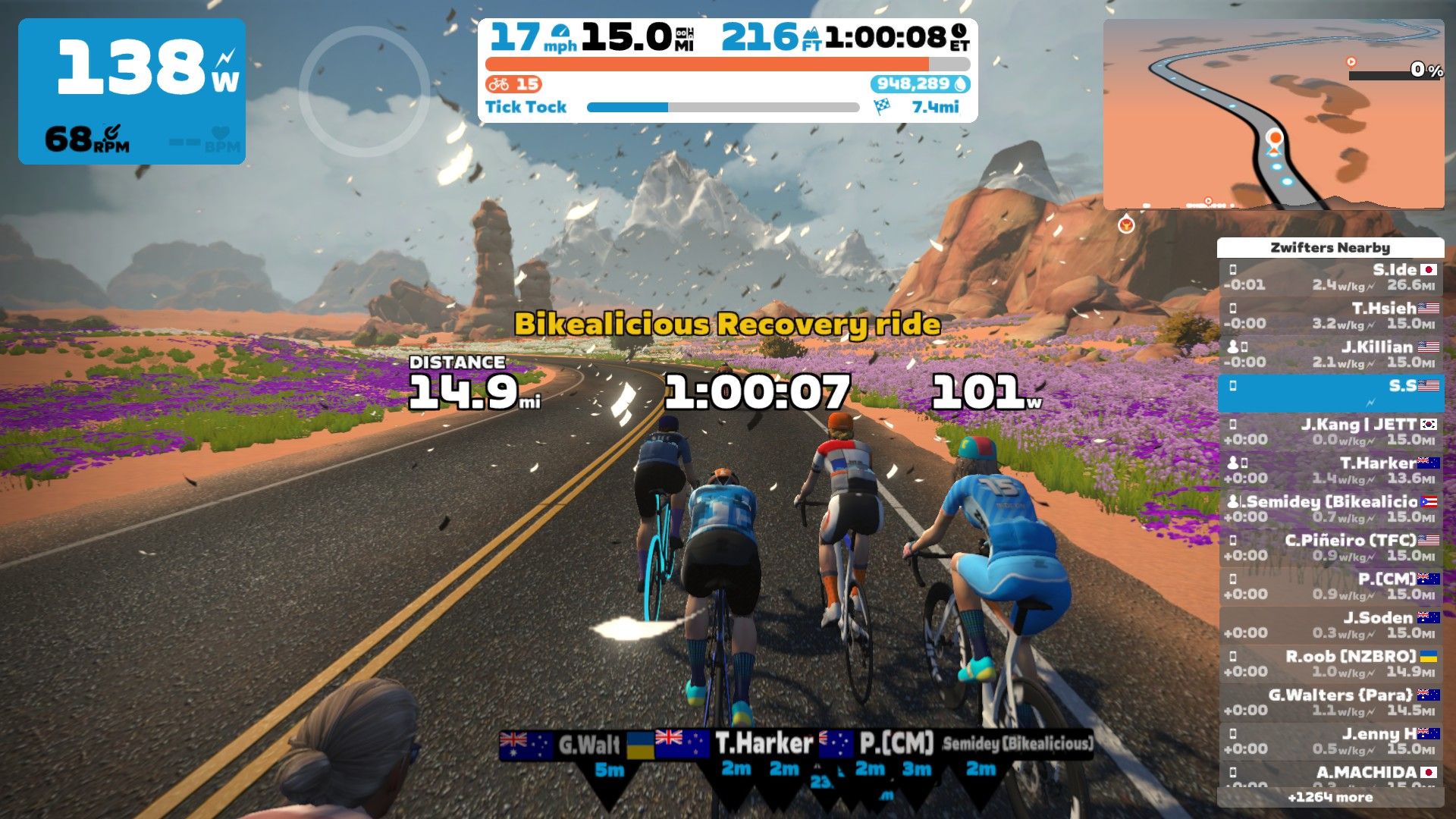1456x819 pixels.
Task: Click the Zwifters Nearby panel header
Action: pos(1331,247)
